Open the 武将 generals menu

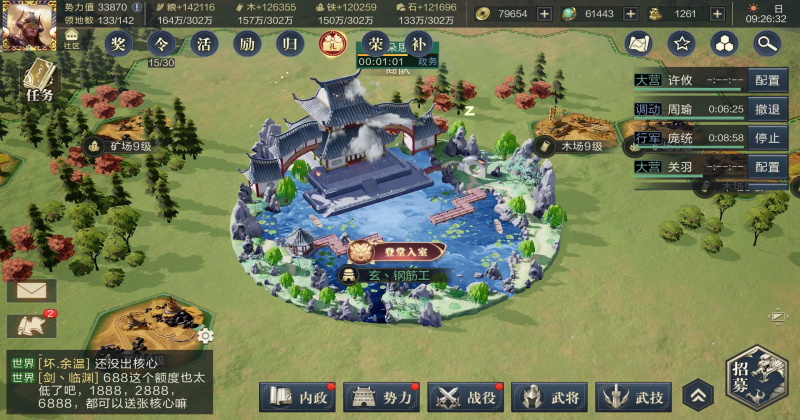point(549,397)
